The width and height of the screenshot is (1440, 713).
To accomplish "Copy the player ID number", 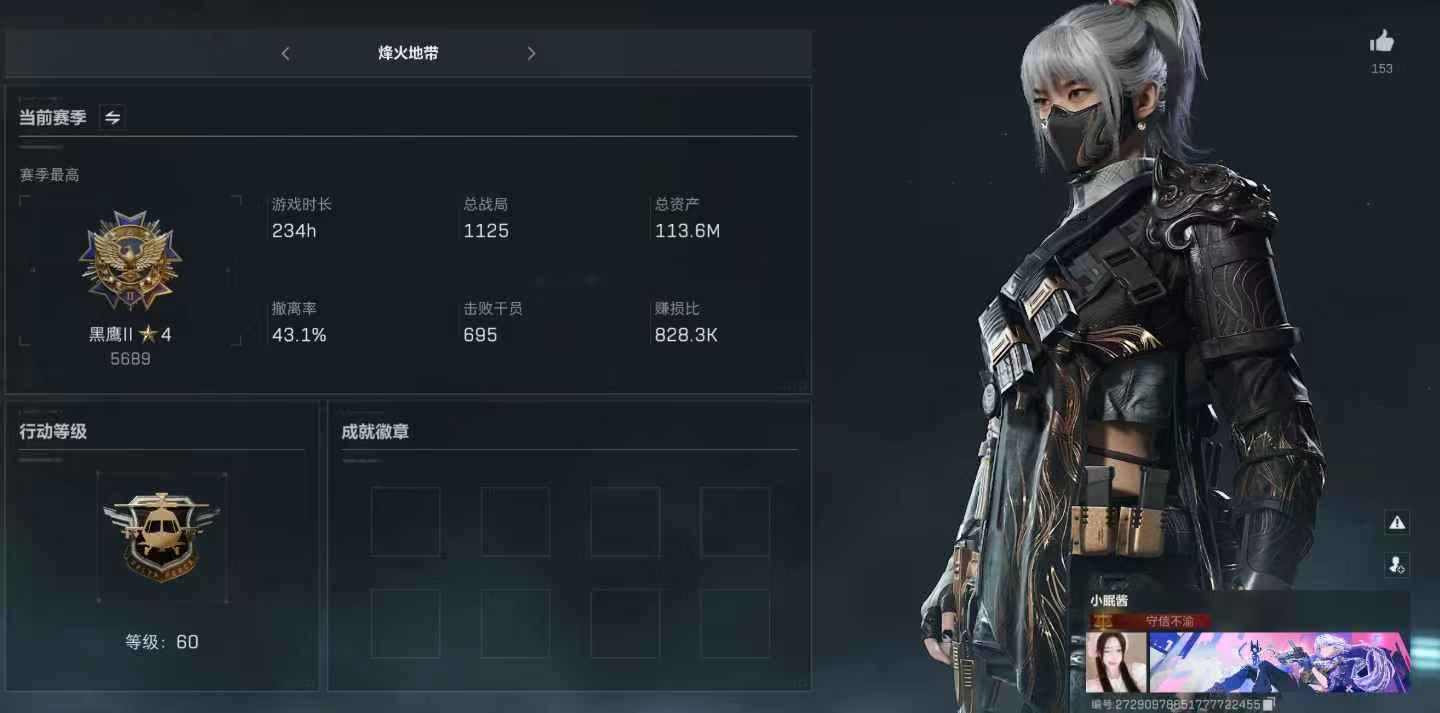I will (1268, 705).
